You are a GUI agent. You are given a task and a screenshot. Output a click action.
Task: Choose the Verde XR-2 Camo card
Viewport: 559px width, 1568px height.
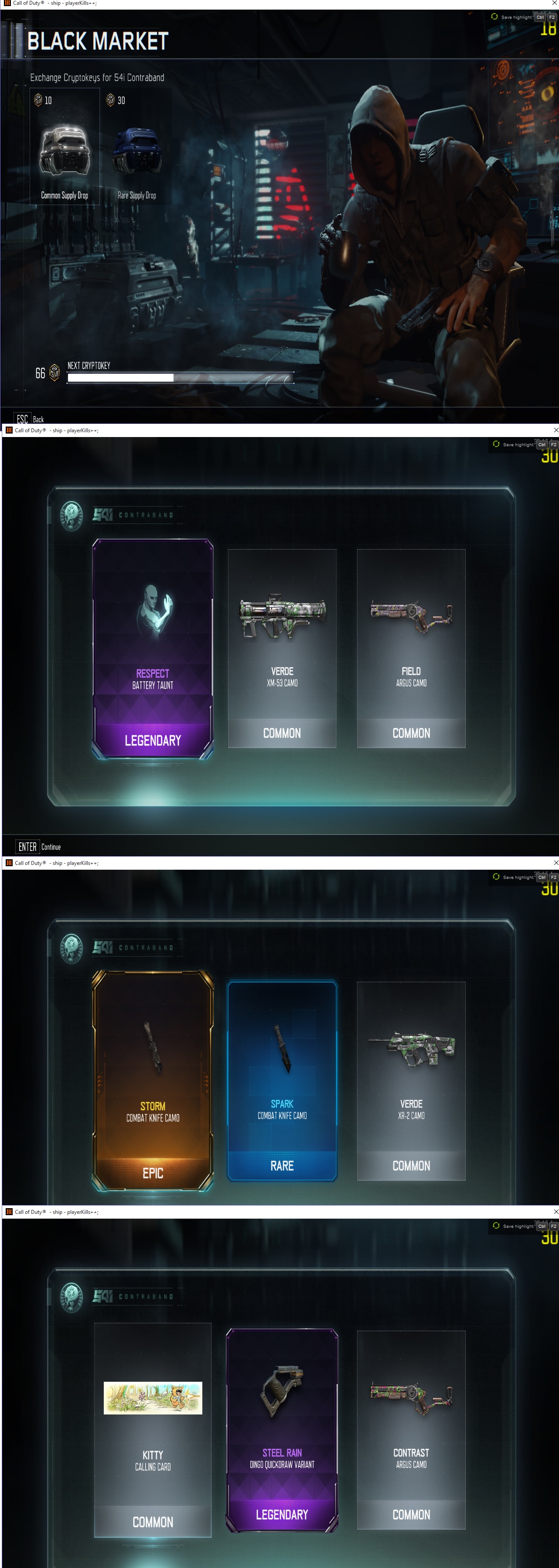[x=411, y=1080]
